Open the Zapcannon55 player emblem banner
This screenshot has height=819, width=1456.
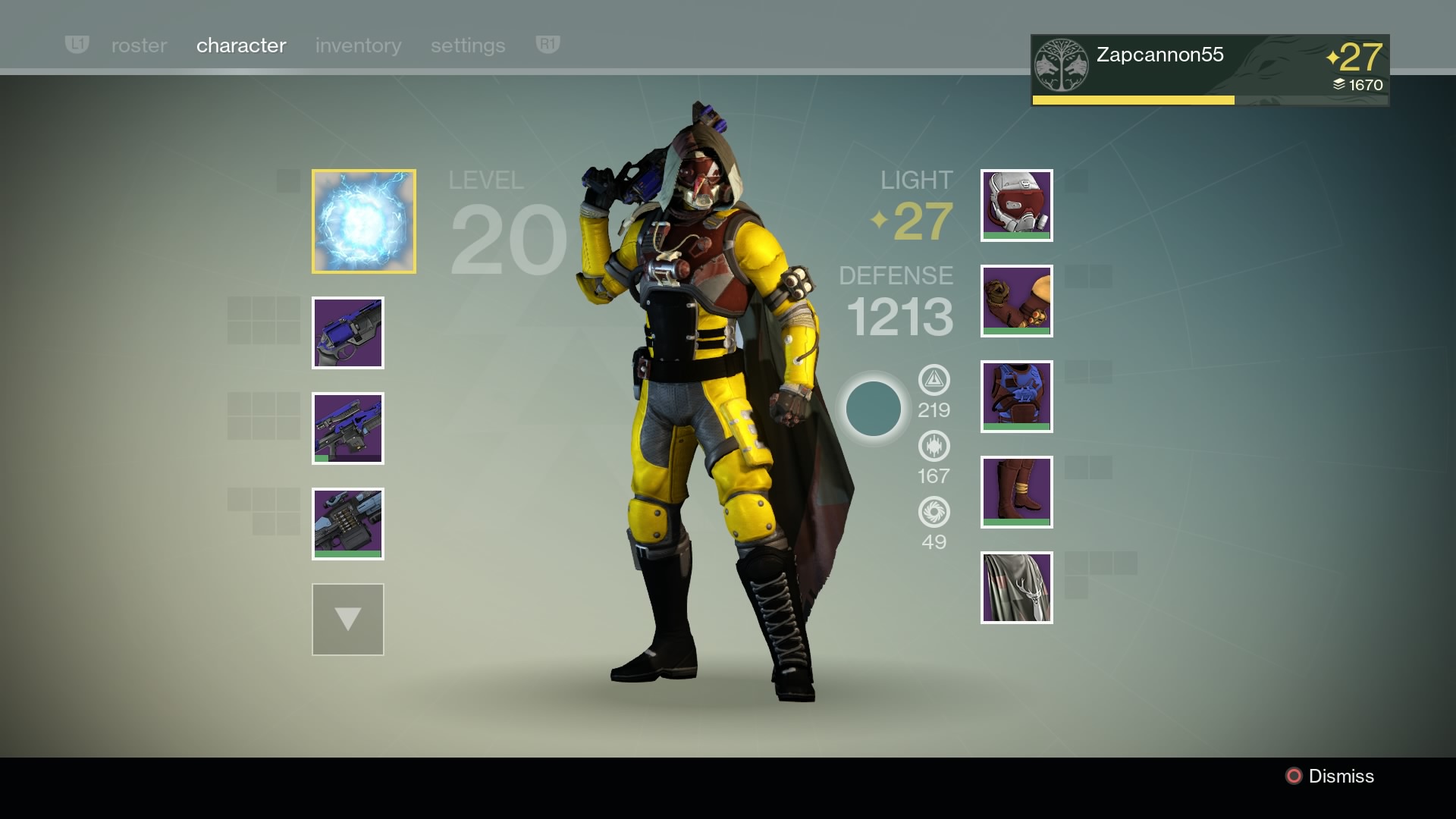tap(1210, 70)
